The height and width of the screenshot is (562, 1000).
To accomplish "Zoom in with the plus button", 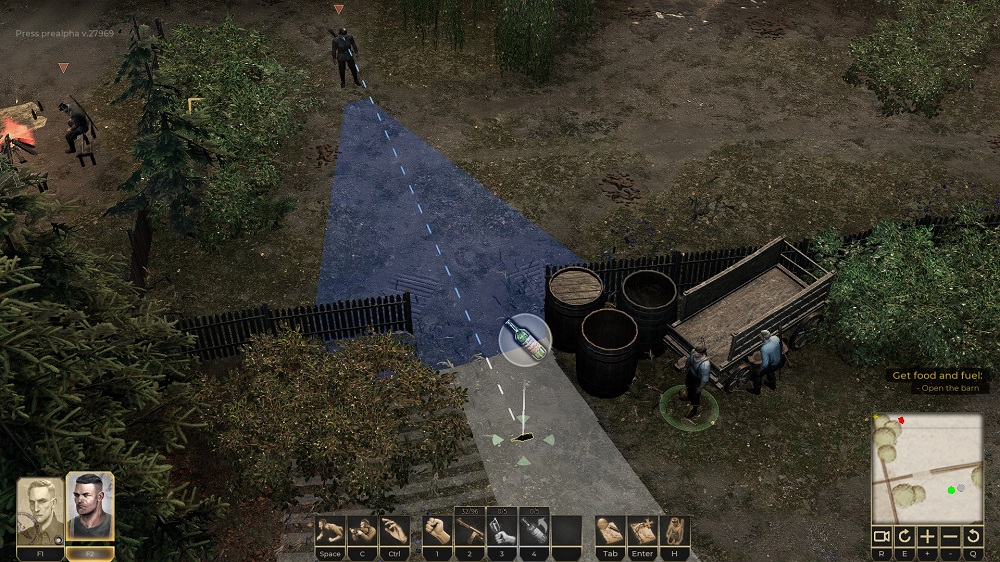I will click(927, 536).
